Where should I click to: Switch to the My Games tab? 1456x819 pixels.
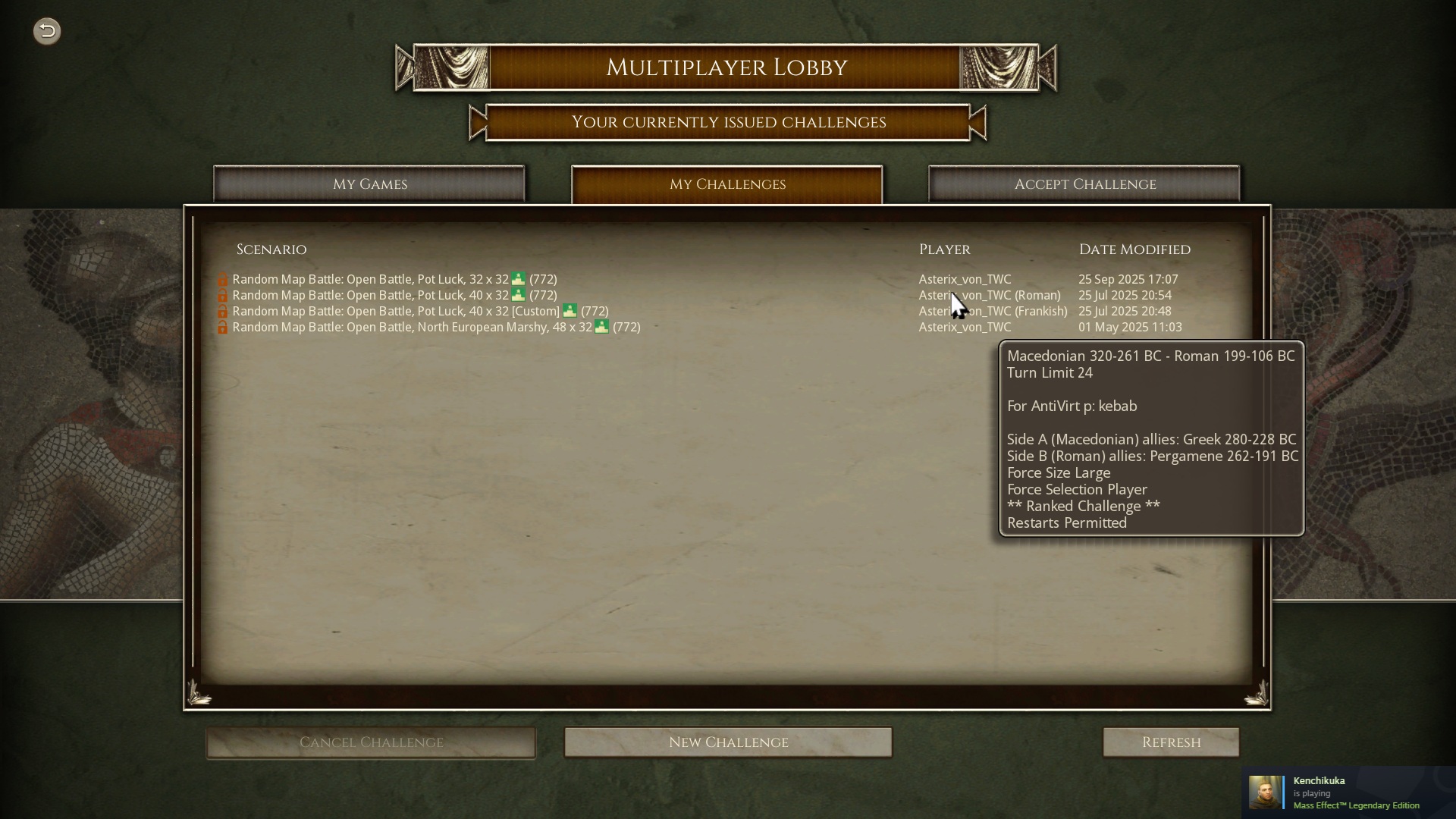pyautogui.click(x=369, y=184)
